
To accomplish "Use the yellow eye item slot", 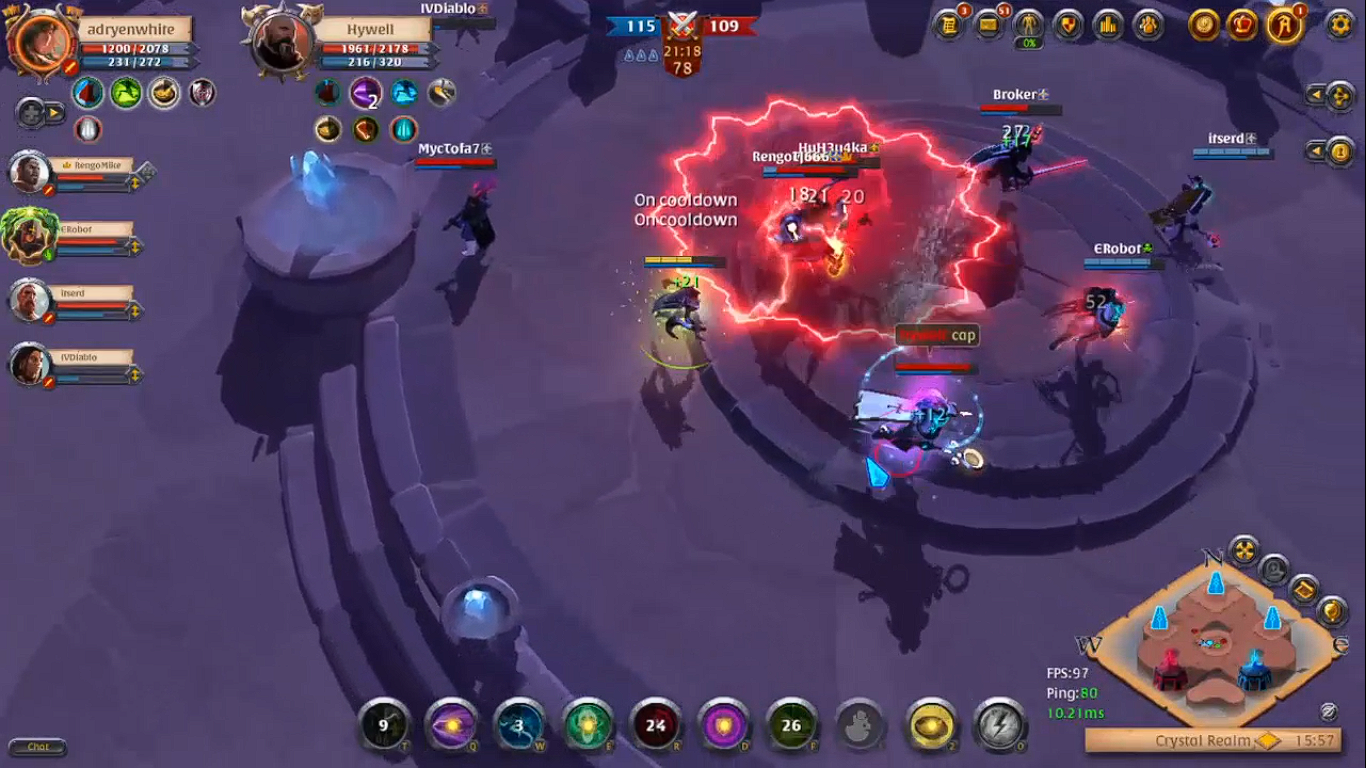I will coord(930,724).
